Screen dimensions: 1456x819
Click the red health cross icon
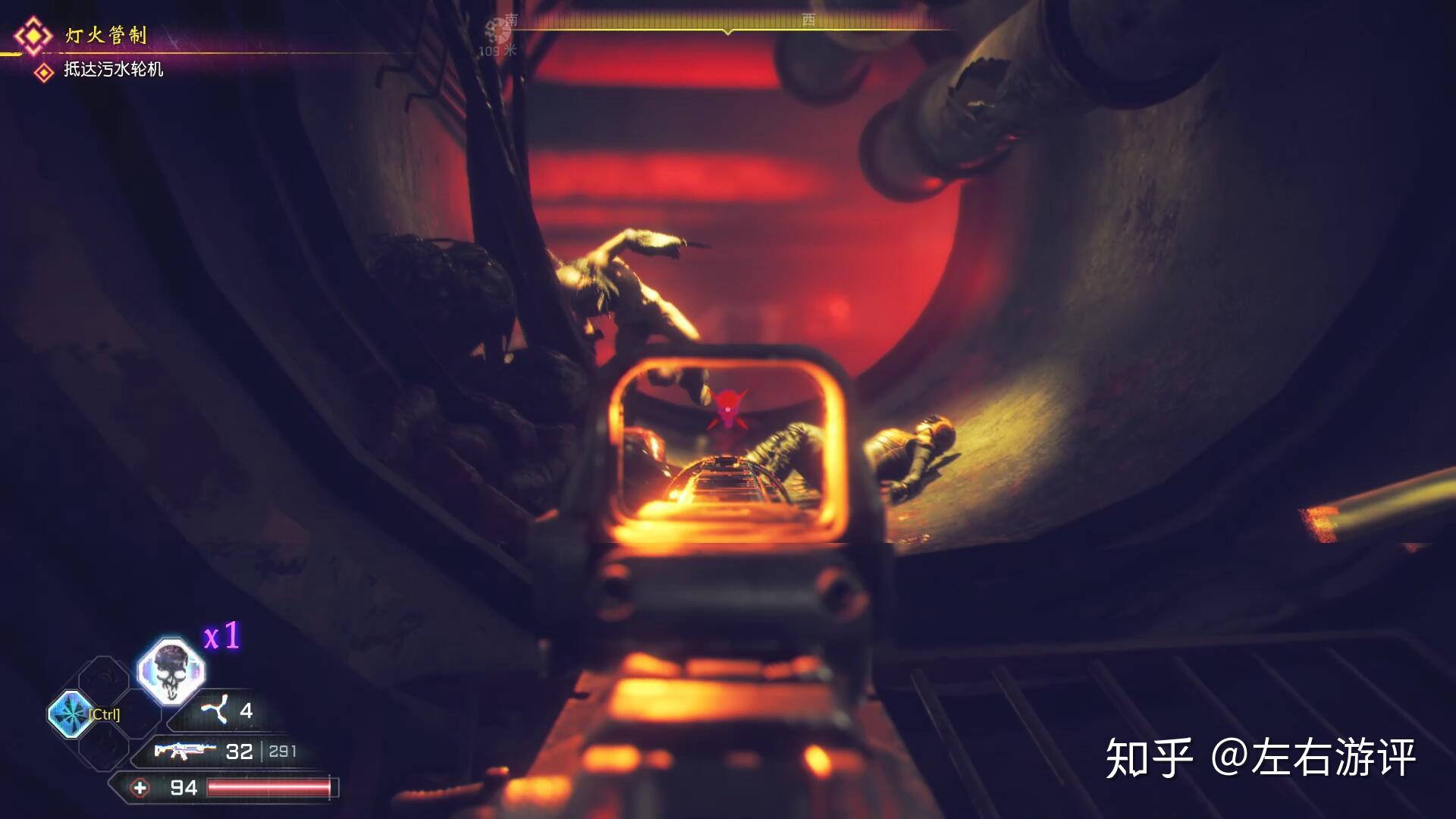coord(140,788)
